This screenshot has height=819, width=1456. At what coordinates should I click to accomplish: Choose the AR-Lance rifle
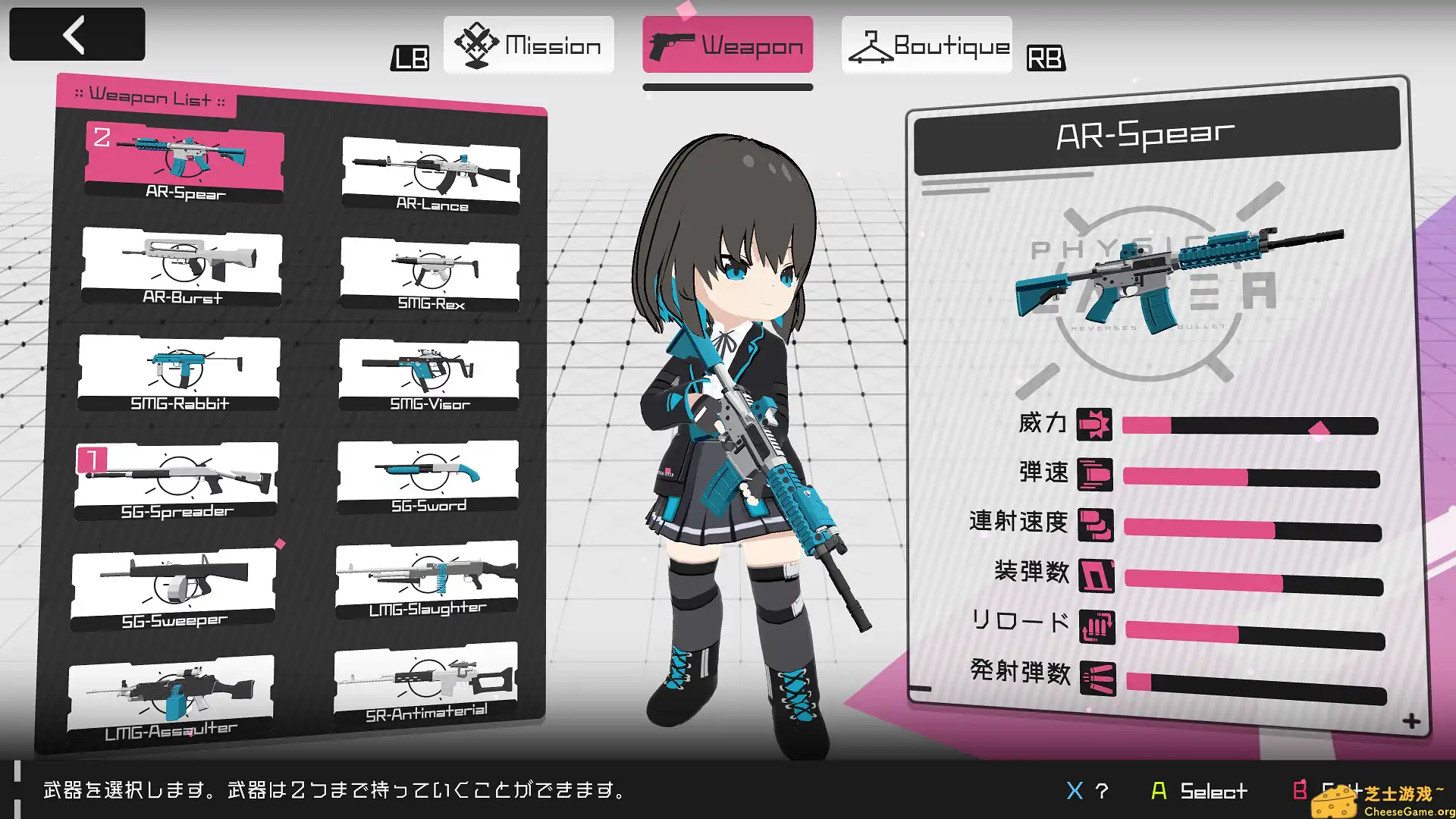[431, 174]
